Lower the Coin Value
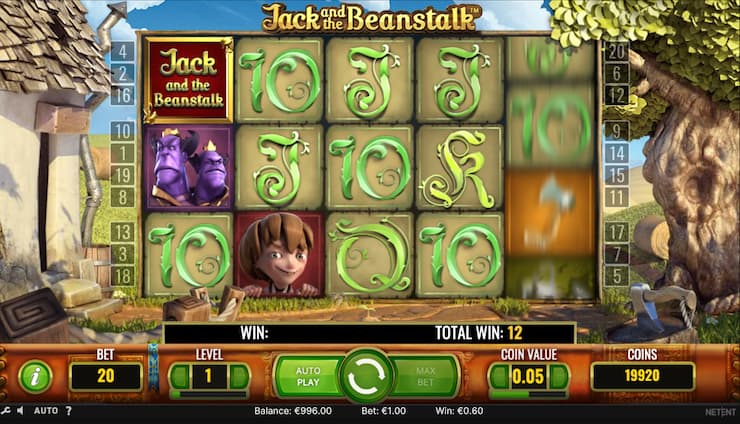 click(x=499, y=377)
